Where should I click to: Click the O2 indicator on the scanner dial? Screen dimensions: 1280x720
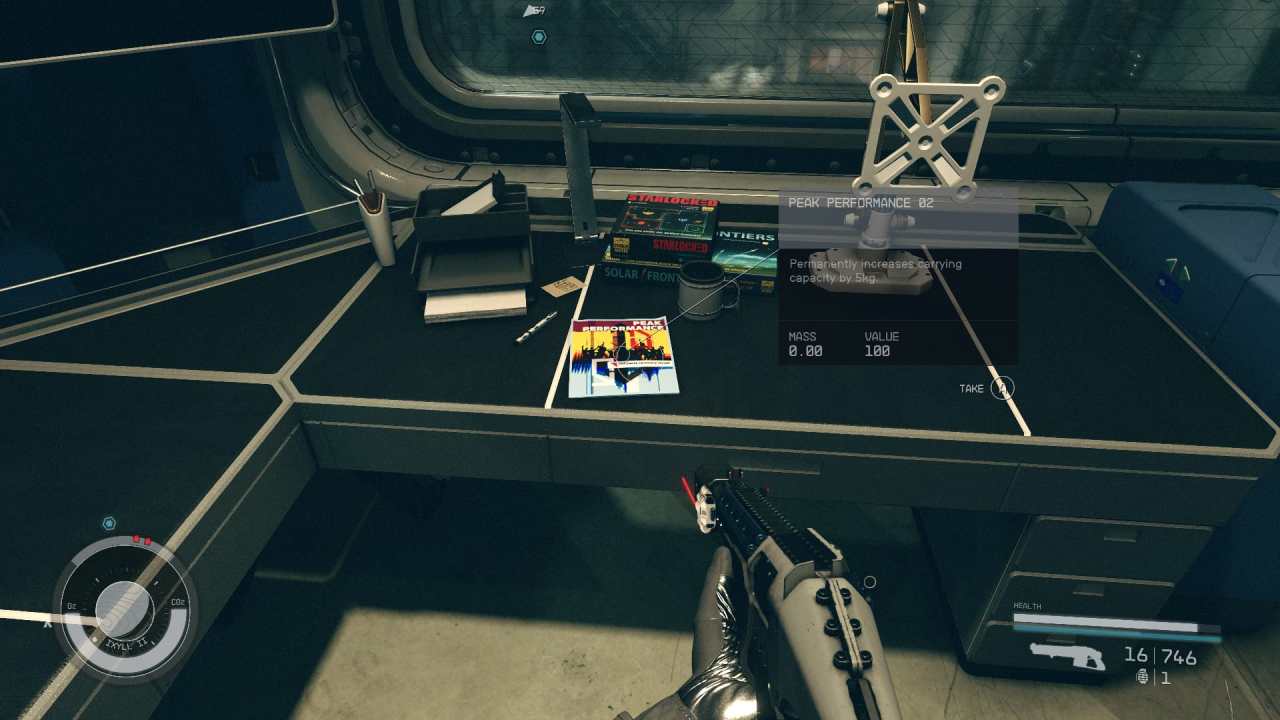click(69, 604)
